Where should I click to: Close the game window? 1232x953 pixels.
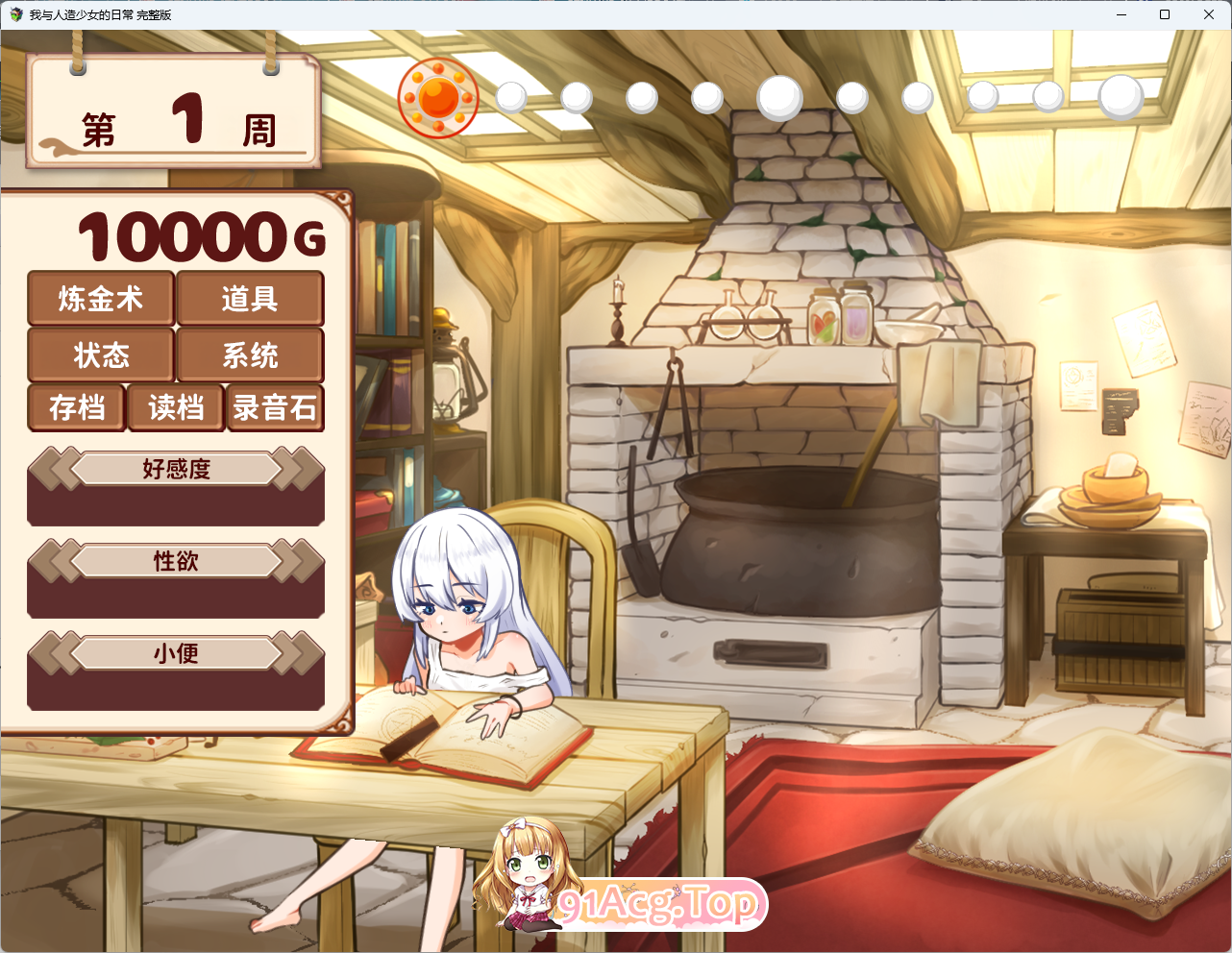1209,14
